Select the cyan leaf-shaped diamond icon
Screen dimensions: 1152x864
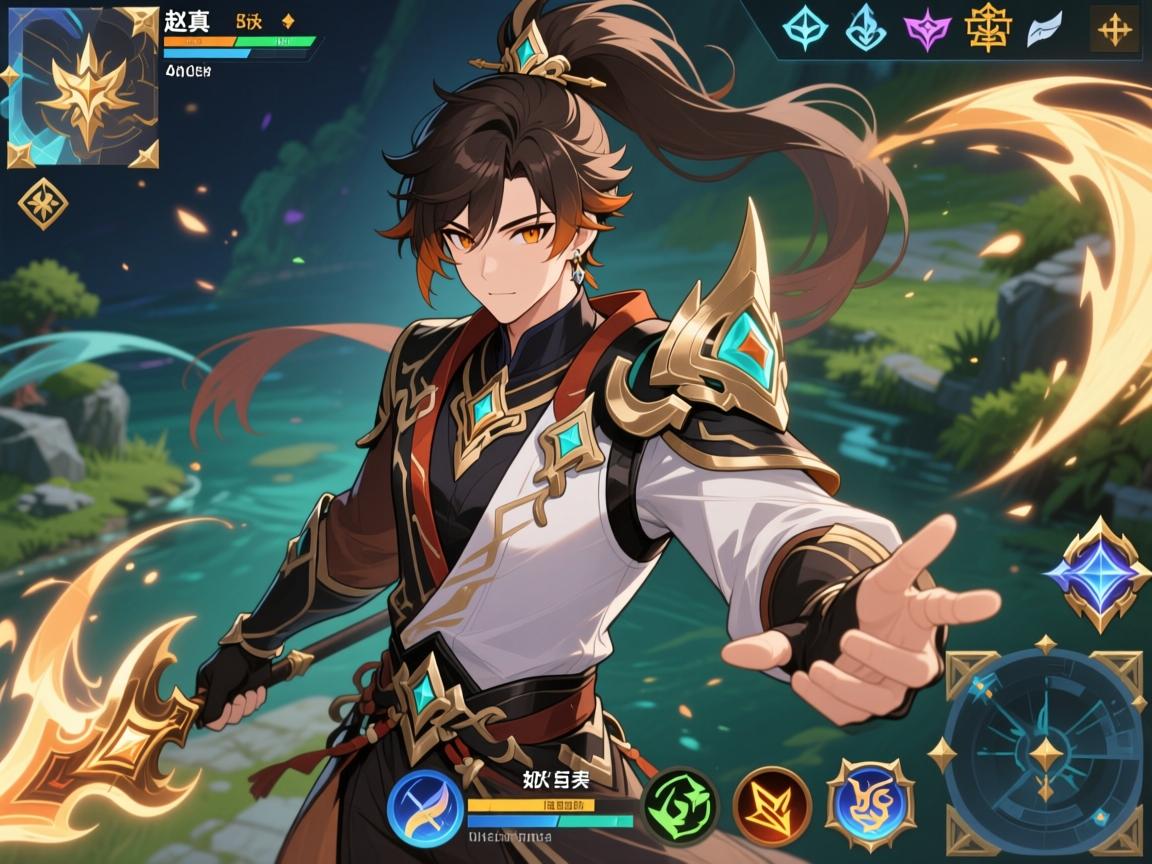[803, 29]
